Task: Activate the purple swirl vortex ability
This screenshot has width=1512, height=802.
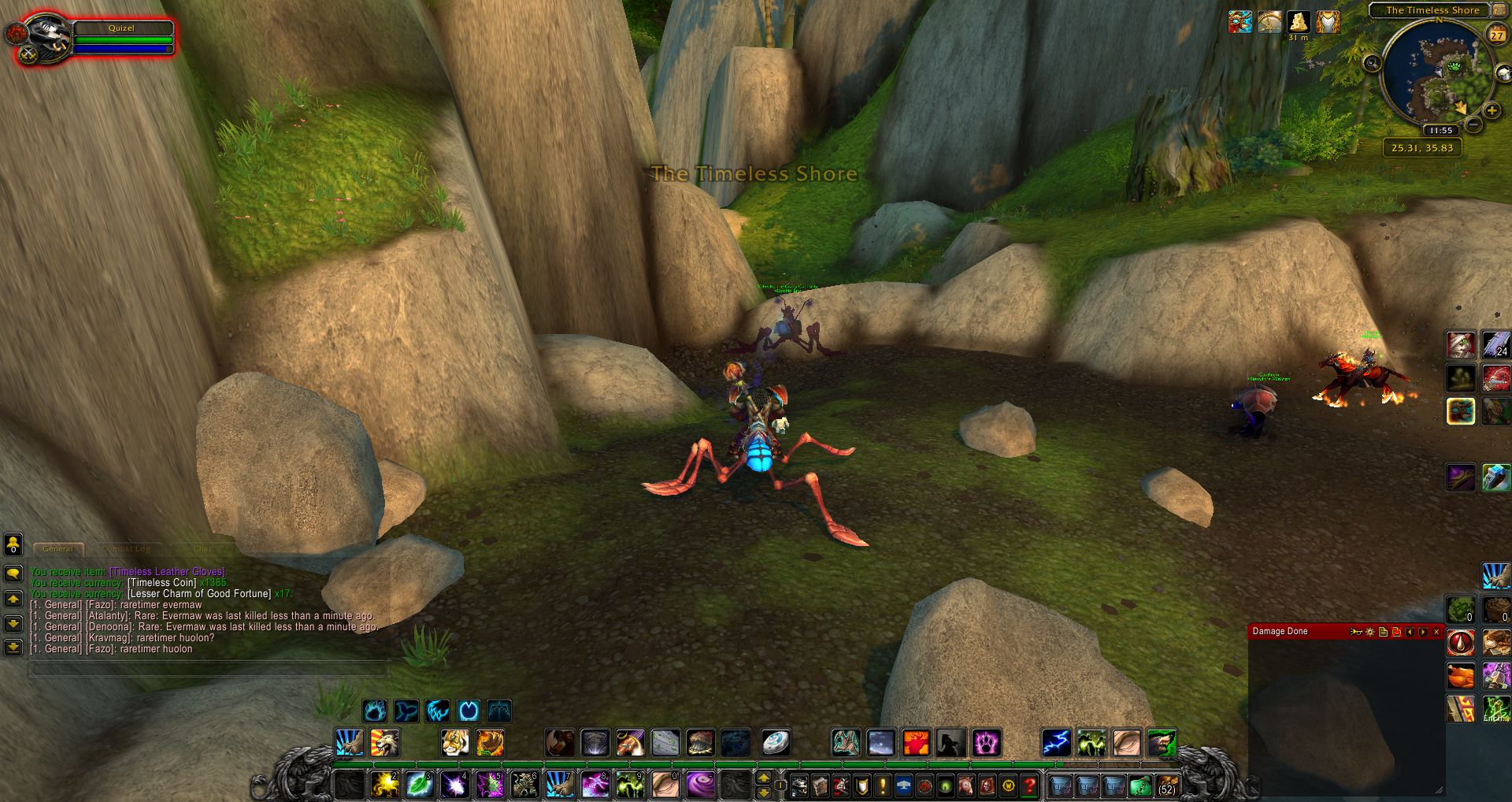Action: pyautogui.click(x=699, y=785)
